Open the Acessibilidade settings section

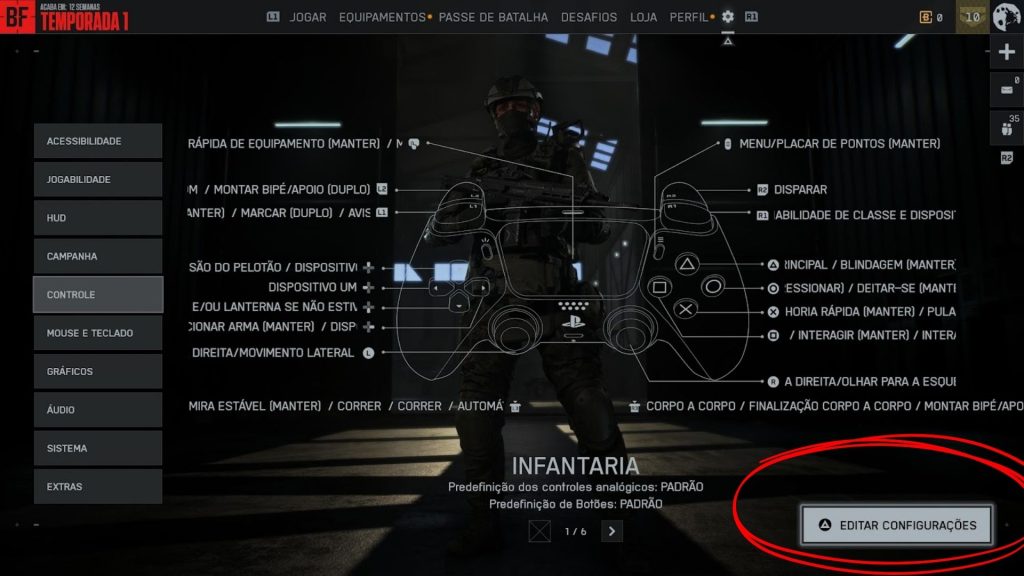point(97,141)
